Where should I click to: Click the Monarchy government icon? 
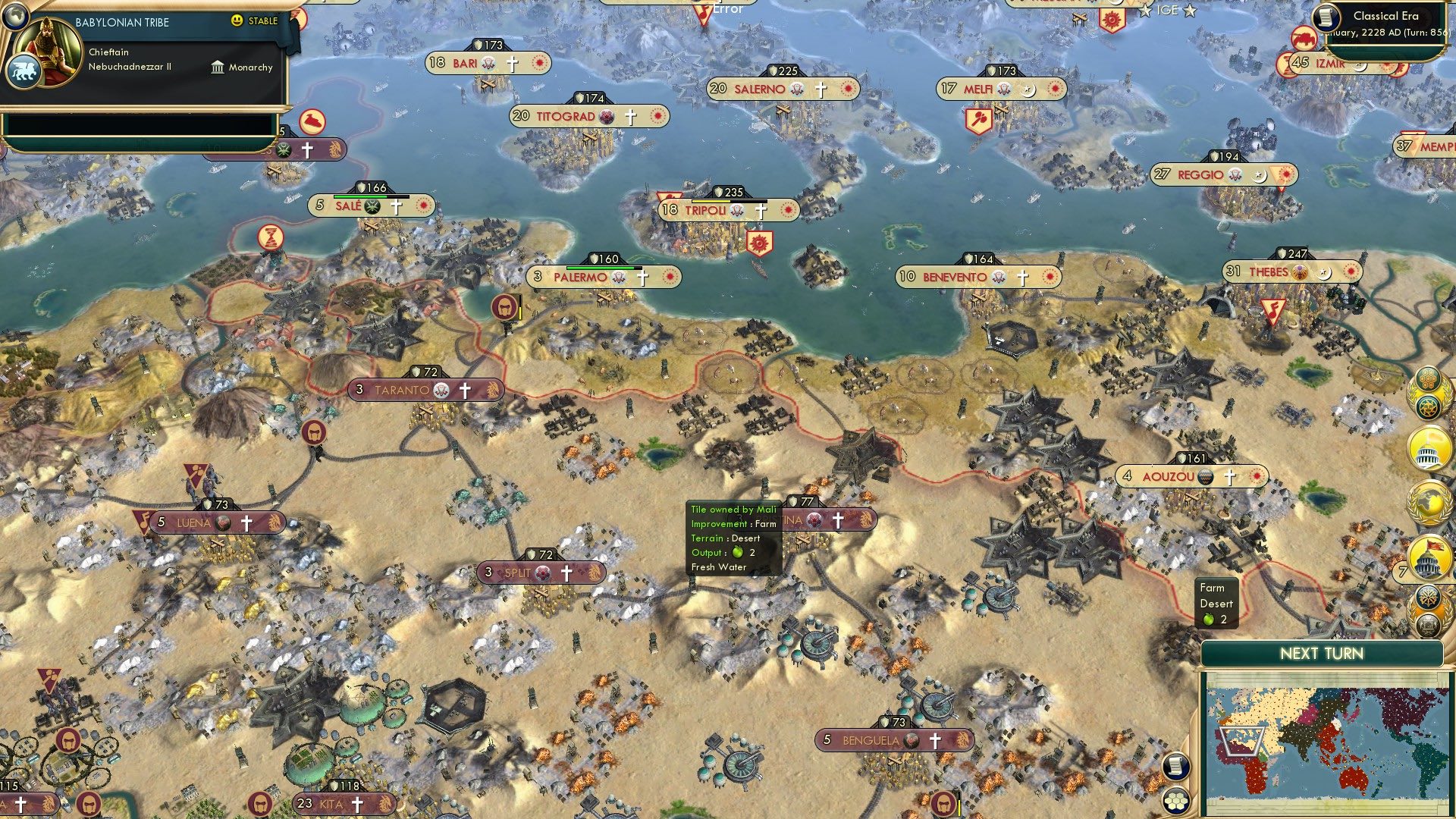[218, 67]
